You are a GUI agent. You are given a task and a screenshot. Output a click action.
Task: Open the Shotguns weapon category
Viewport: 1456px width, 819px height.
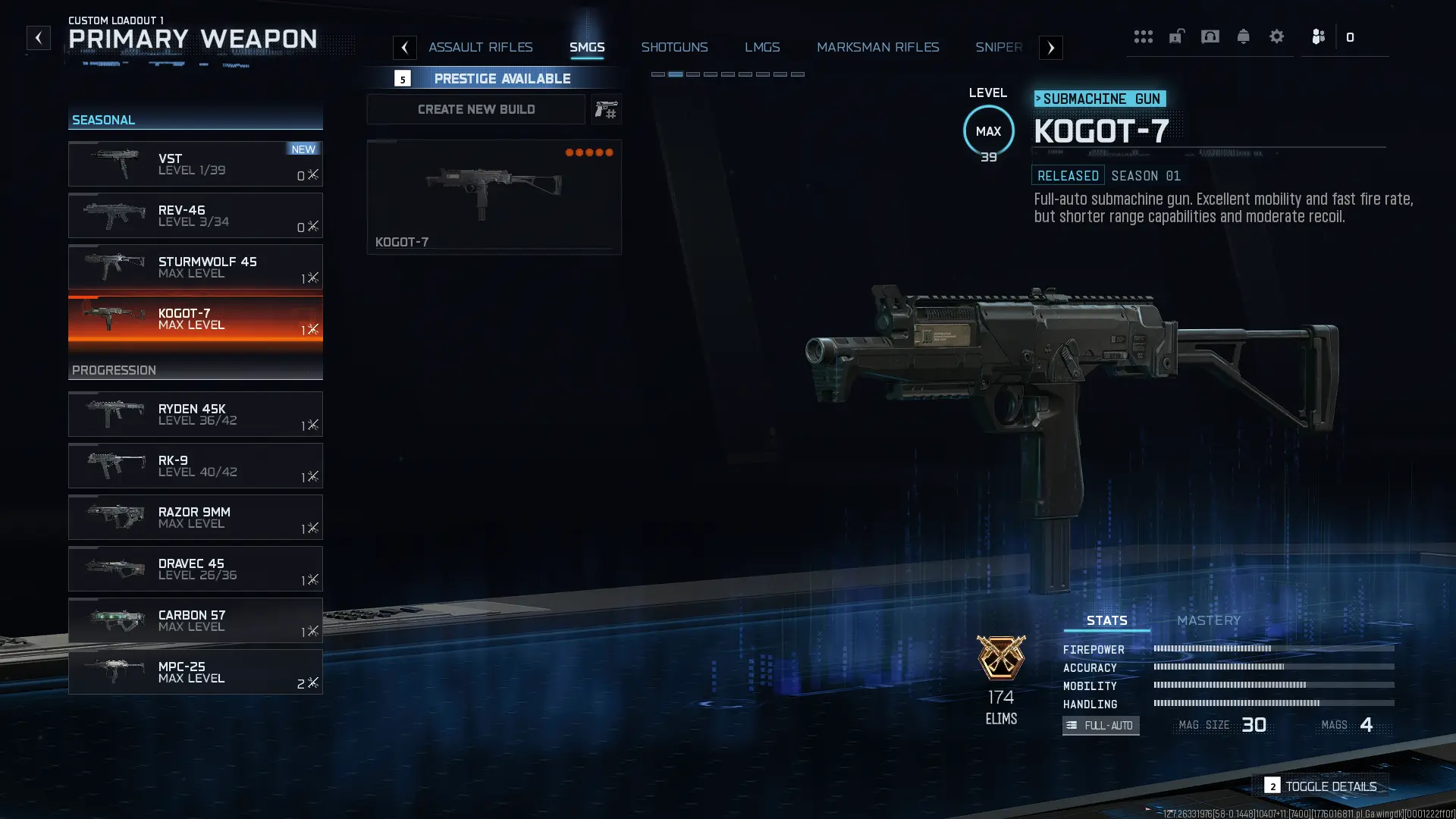(x=674, y=47)
